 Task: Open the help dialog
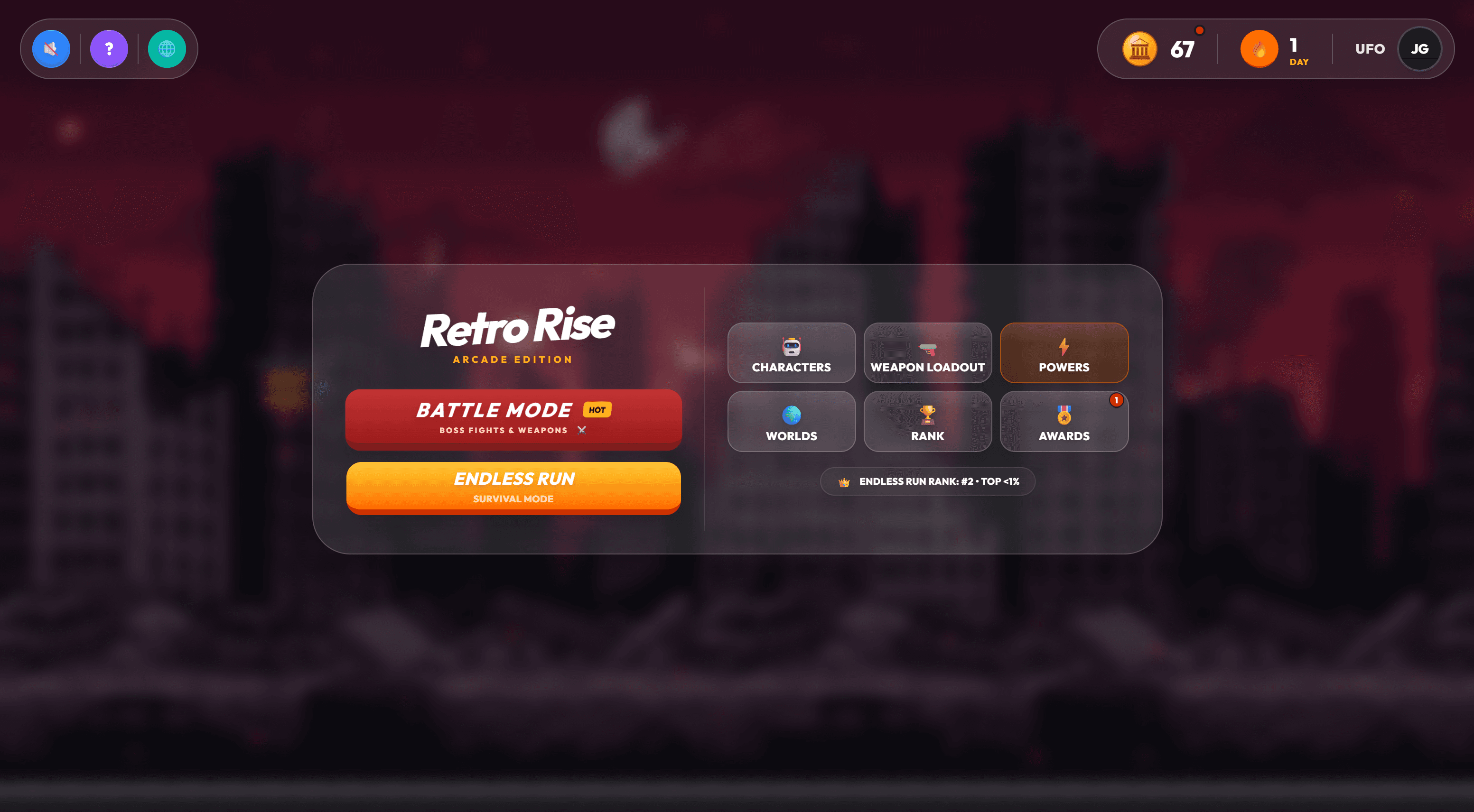109,48
